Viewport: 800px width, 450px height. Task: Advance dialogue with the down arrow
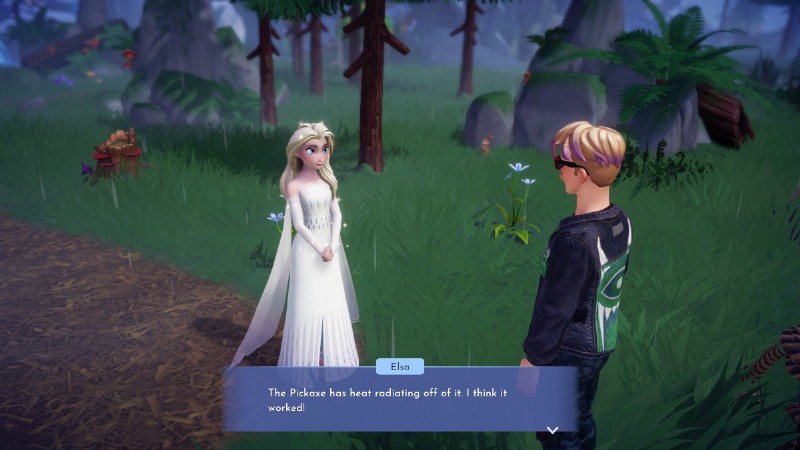(x=551, y=430)
